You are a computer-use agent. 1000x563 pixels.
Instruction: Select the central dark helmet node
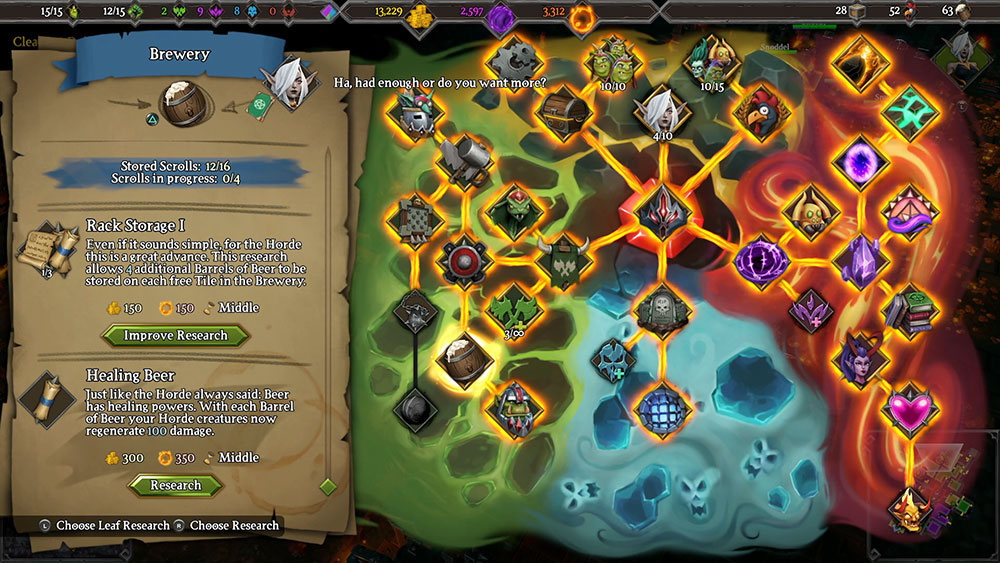click(660, 211)
